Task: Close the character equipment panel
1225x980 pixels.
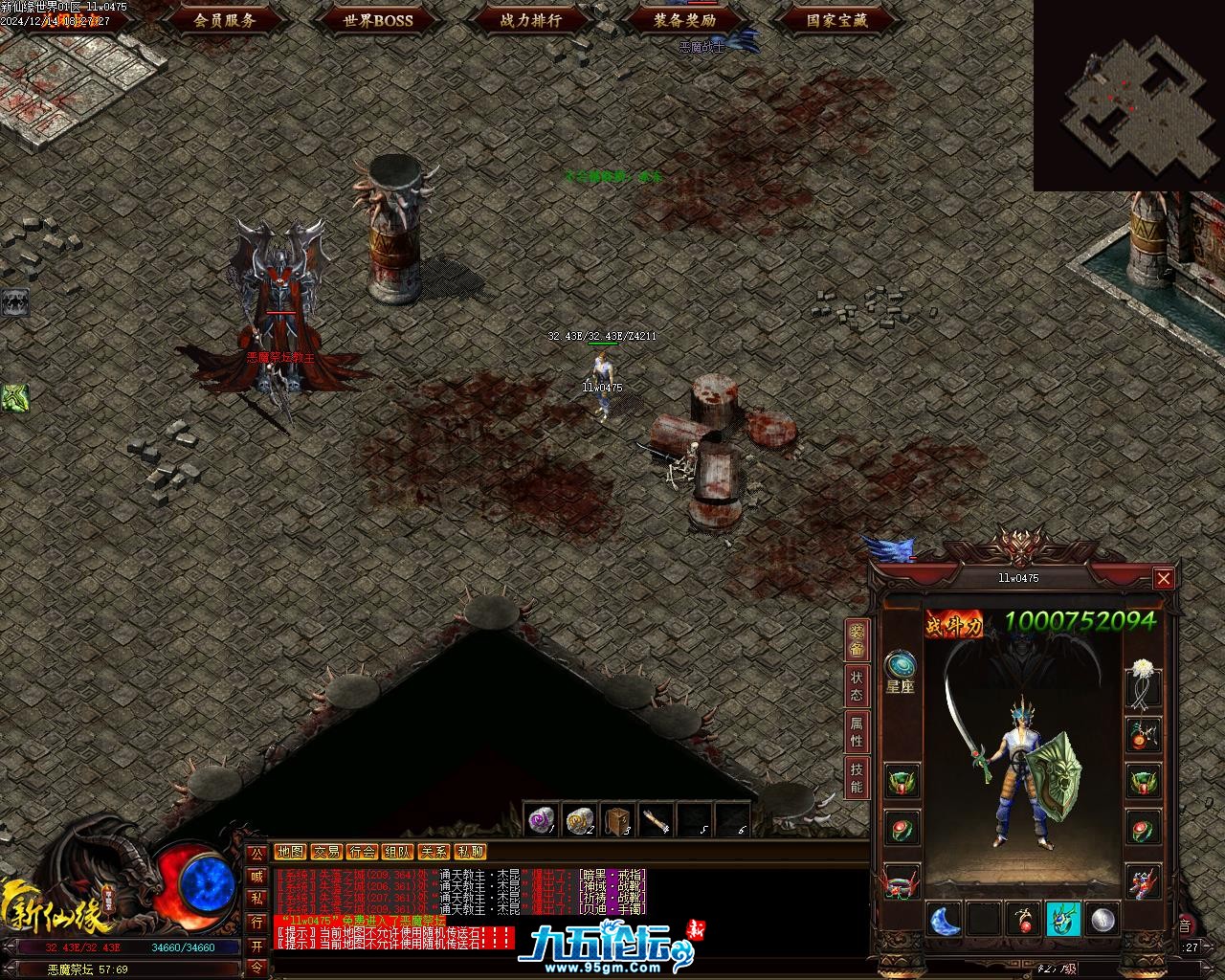Action: [x=1163, y=578]
